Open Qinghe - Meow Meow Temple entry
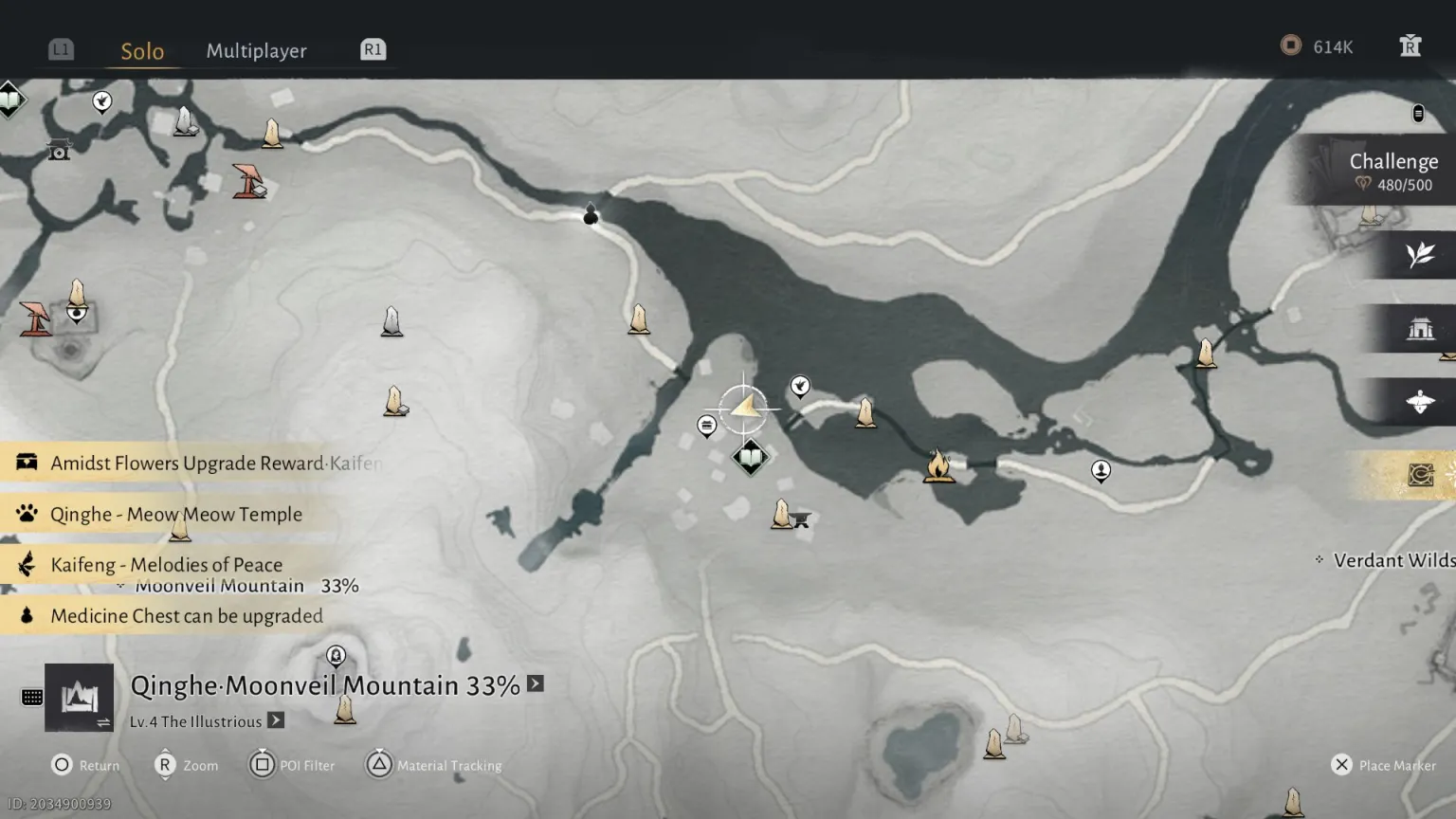Image resolution: width=1456 pixels, height=819 pixels. (x=175, y=514)
